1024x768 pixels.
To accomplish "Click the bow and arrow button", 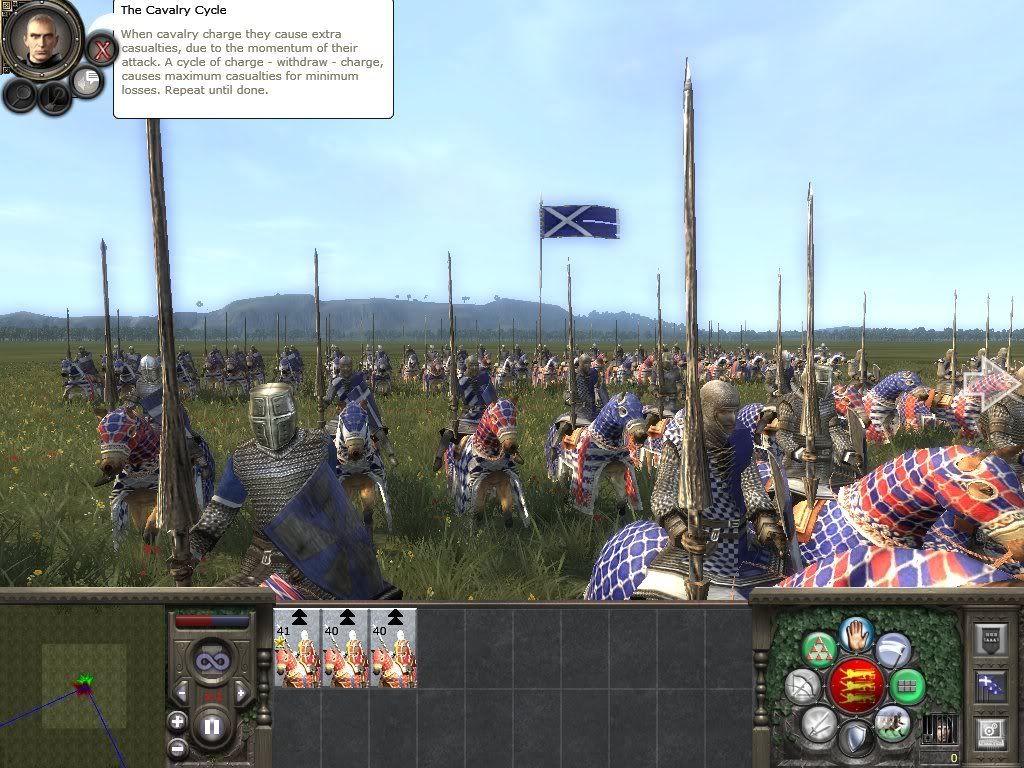I will [803, 687].
